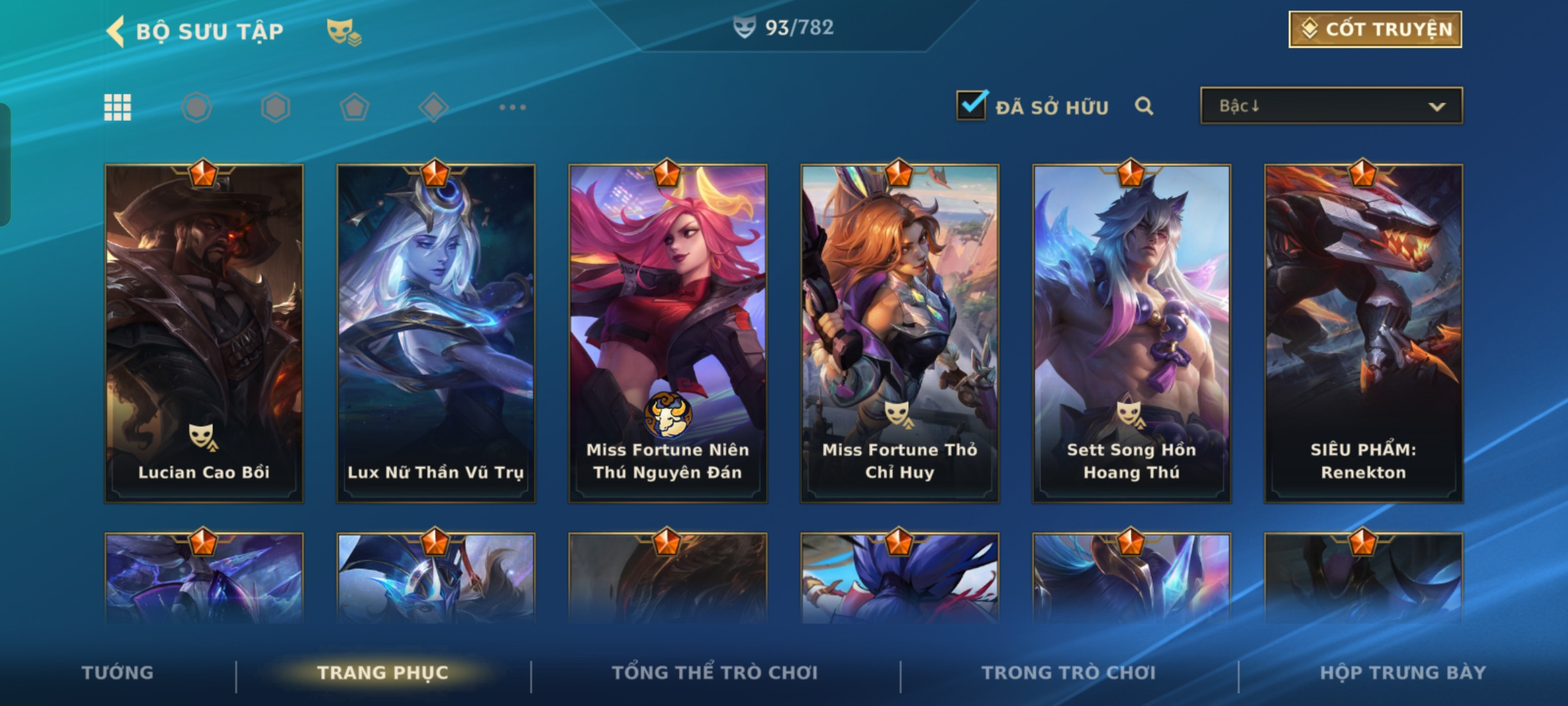Image resolution: width=1568 pixels, height=706 pixels.
Task: Switch to the Tướng tab
Action: [x=118, y=673]
